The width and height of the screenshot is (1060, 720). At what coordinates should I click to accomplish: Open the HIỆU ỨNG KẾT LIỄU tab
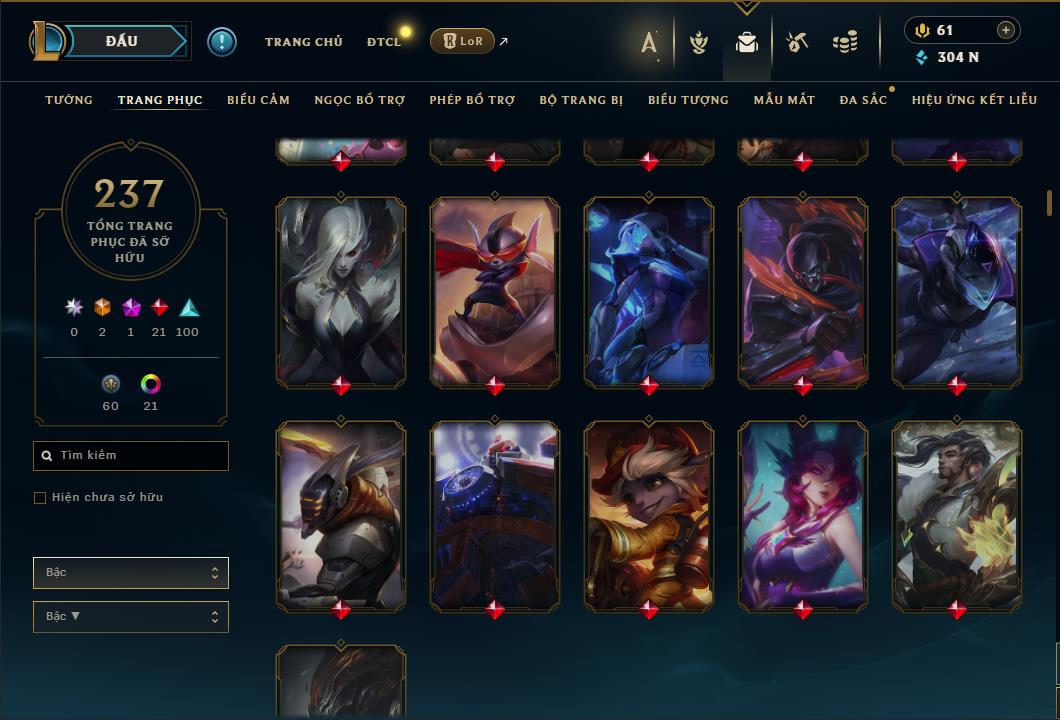[x=974, y=100]
